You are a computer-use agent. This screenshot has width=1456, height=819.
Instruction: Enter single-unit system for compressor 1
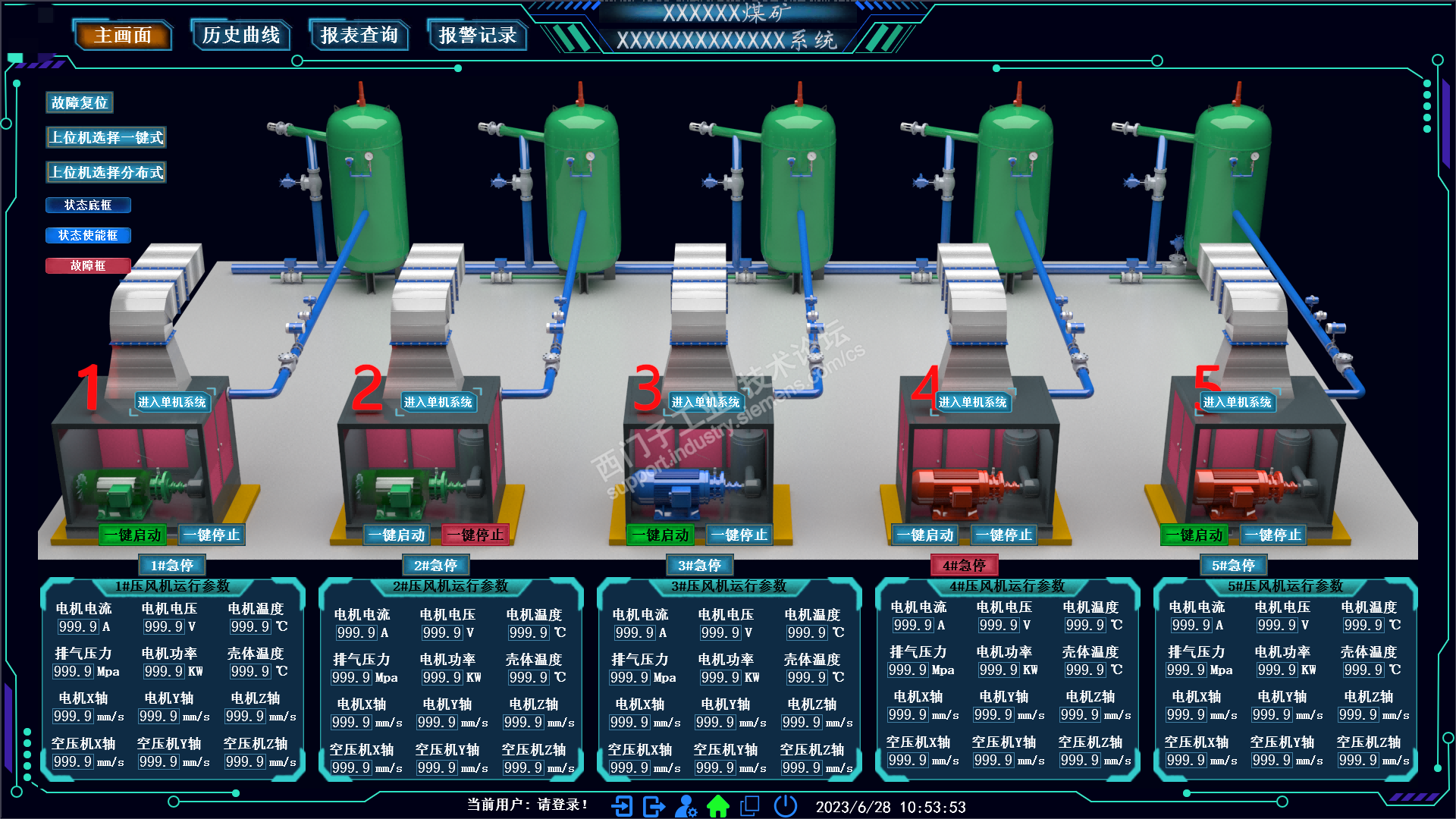[x=172, y=402]
